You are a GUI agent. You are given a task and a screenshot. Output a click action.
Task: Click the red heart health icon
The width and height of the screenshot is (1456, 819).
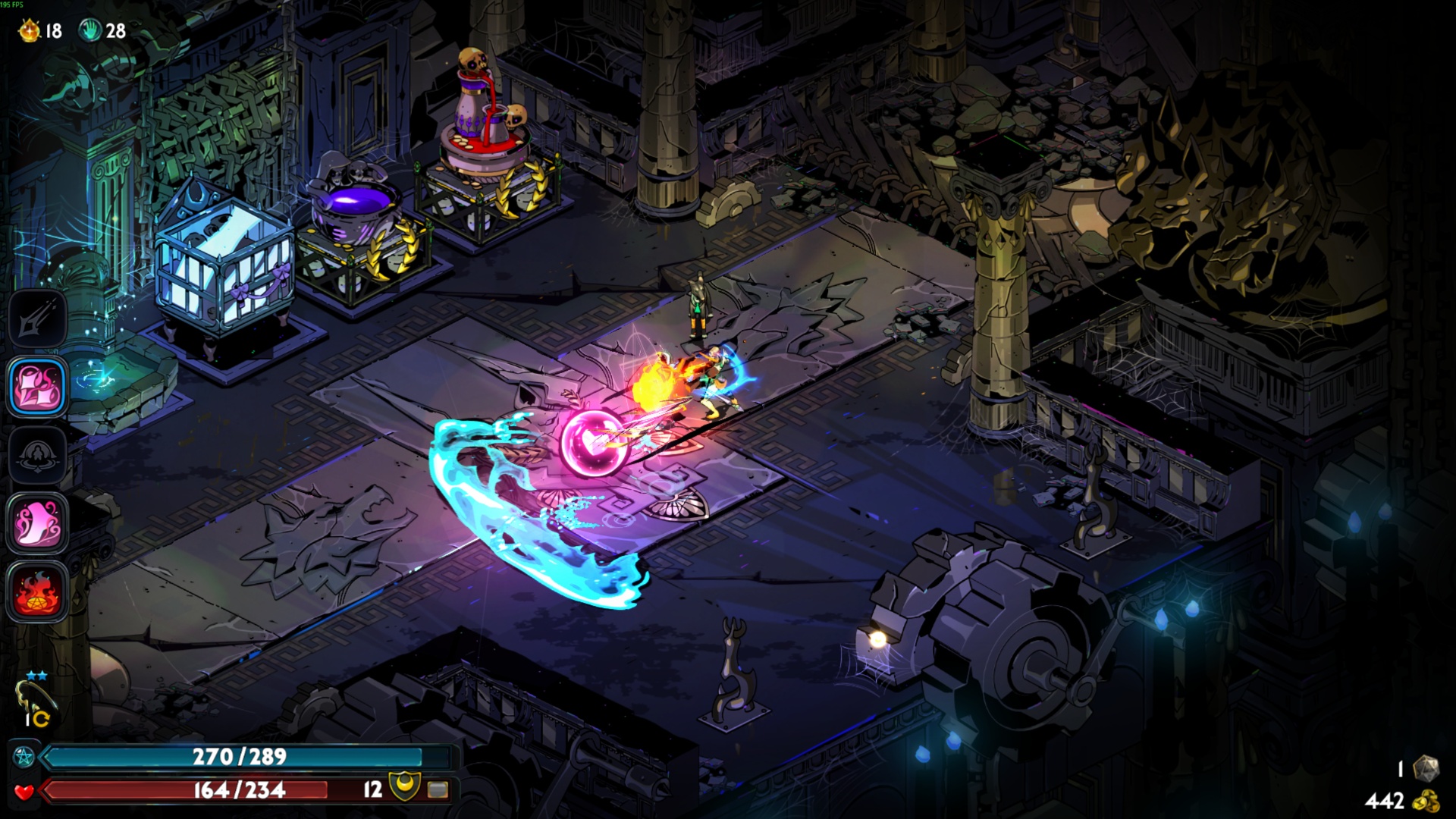[x=24, y=791]
